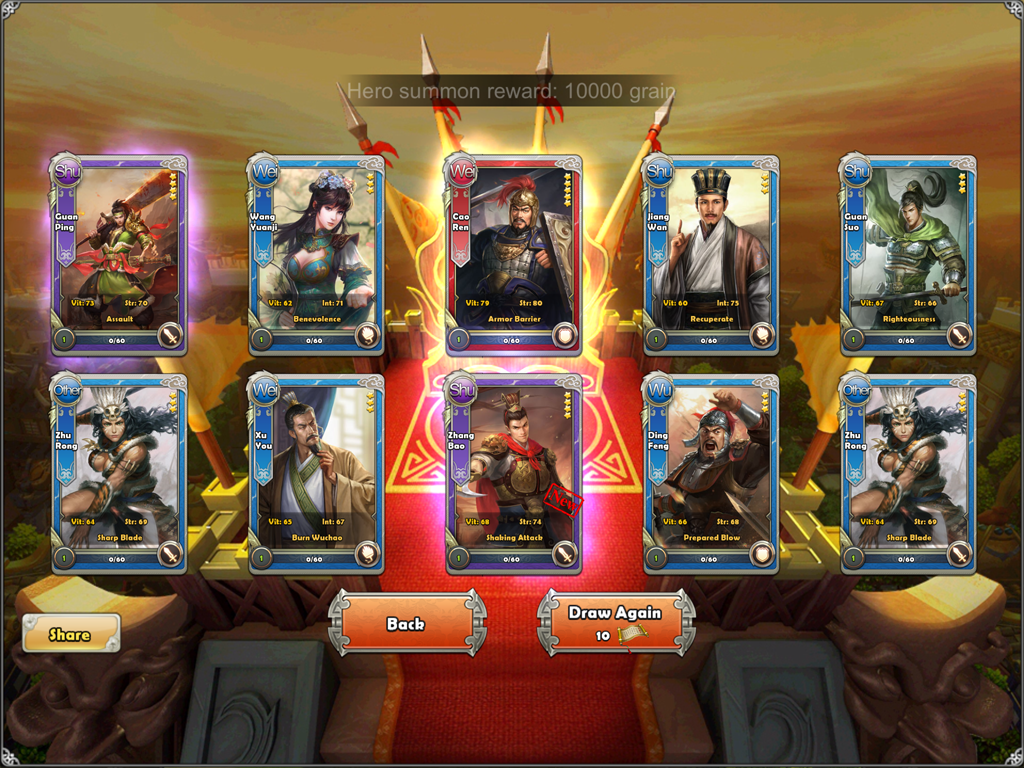Go back with the Back button

tap(406, 623)
